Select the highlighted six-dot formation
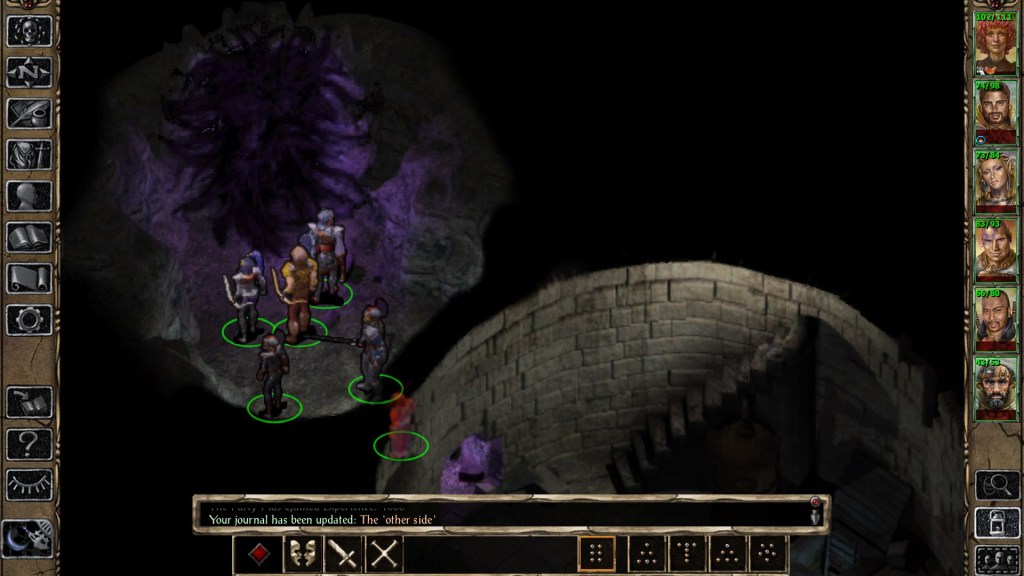This screenshot has height=576, width=1024. (597, 554)
